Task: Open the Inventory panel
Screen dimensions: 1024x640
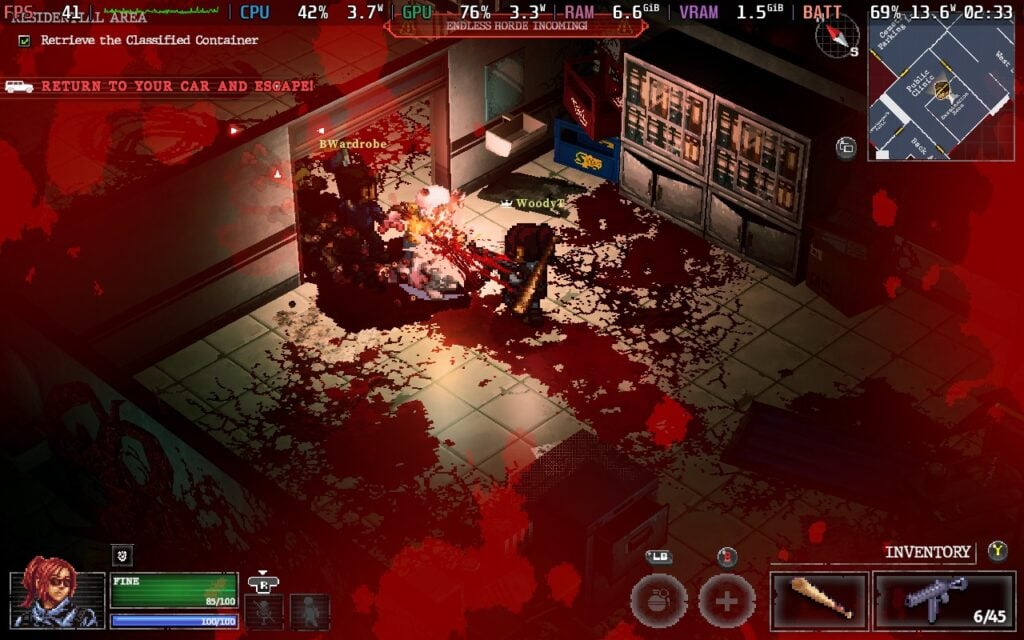Action: [927, 552]
